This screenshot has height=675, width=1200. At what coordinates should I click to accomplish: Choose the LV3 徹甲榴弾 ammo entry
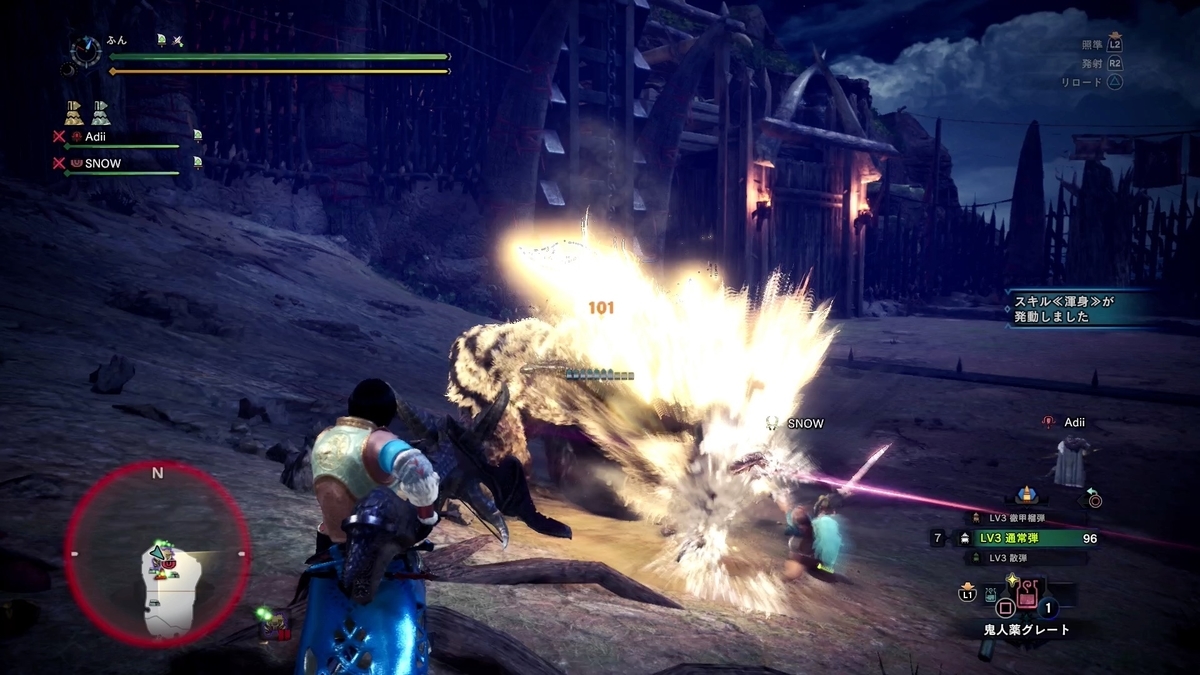1018,518
